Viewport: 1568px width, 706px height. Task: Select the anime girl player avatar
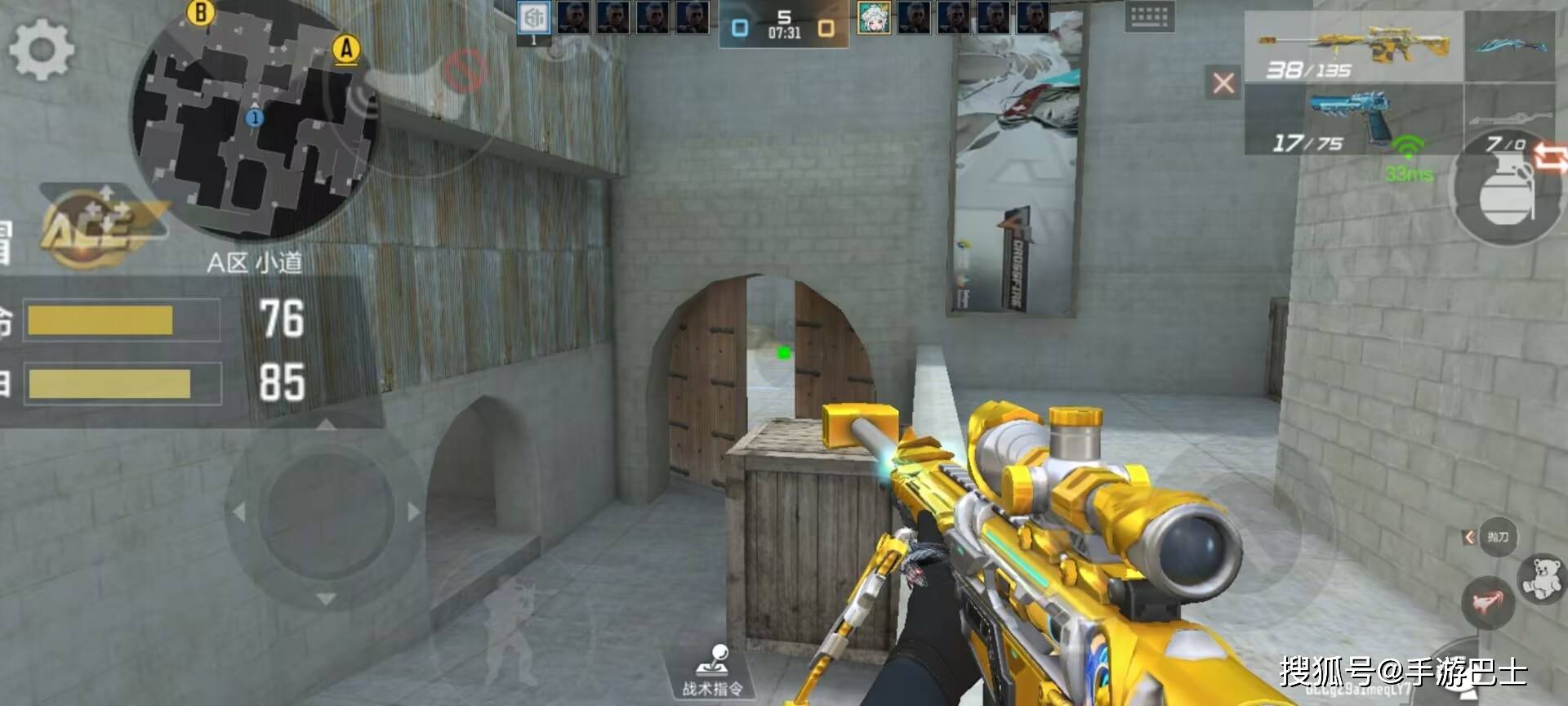(874, 18)
